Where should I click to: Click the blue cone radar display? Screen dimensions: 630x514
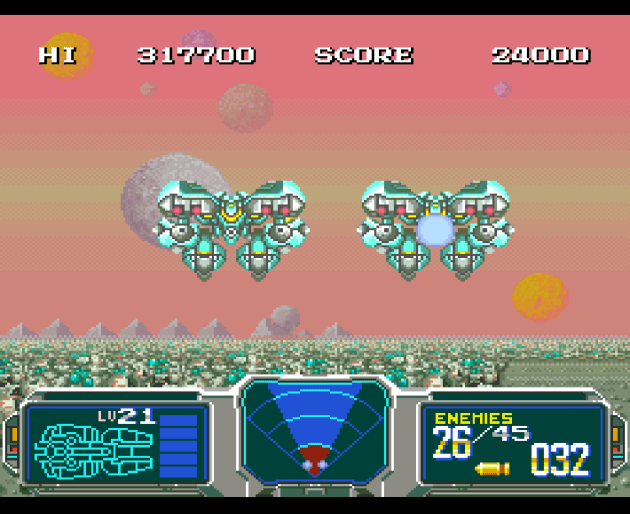point(315,428)
